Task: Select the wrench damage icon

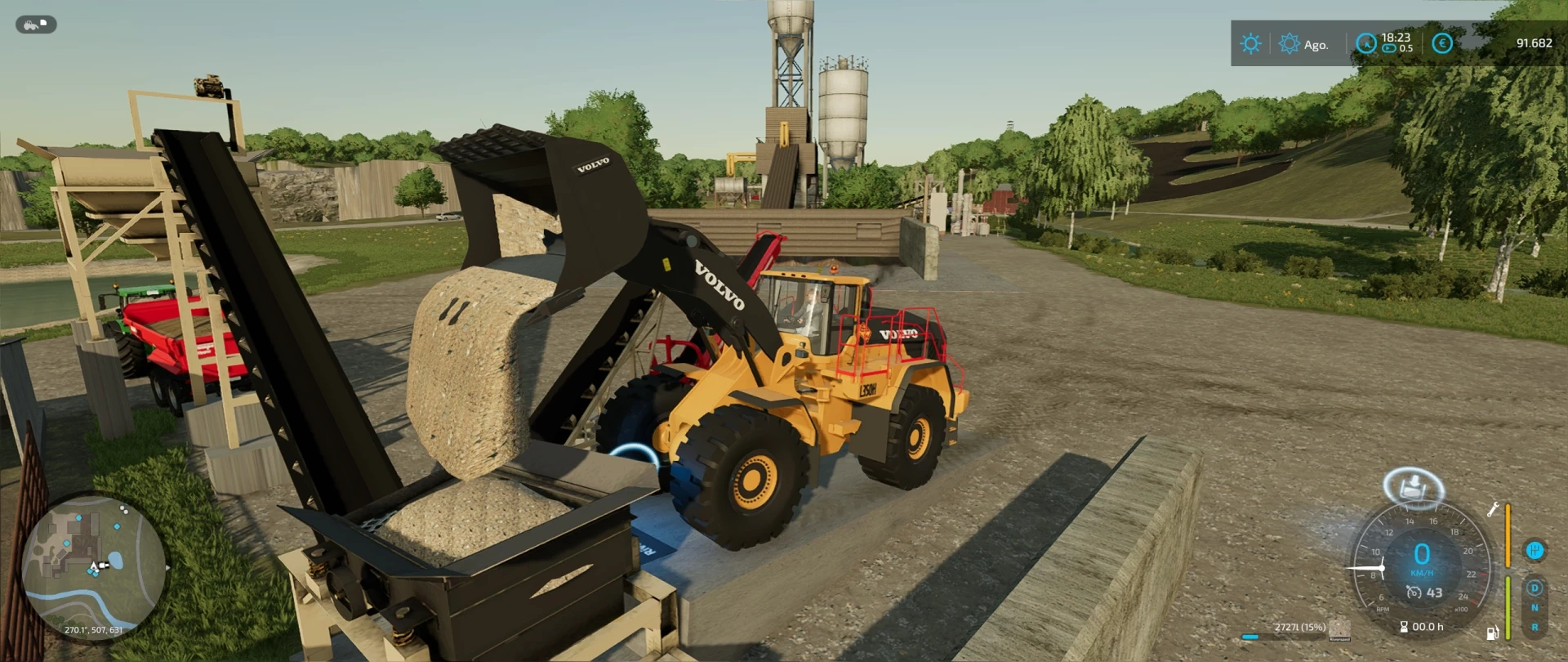Action: 1492,510
